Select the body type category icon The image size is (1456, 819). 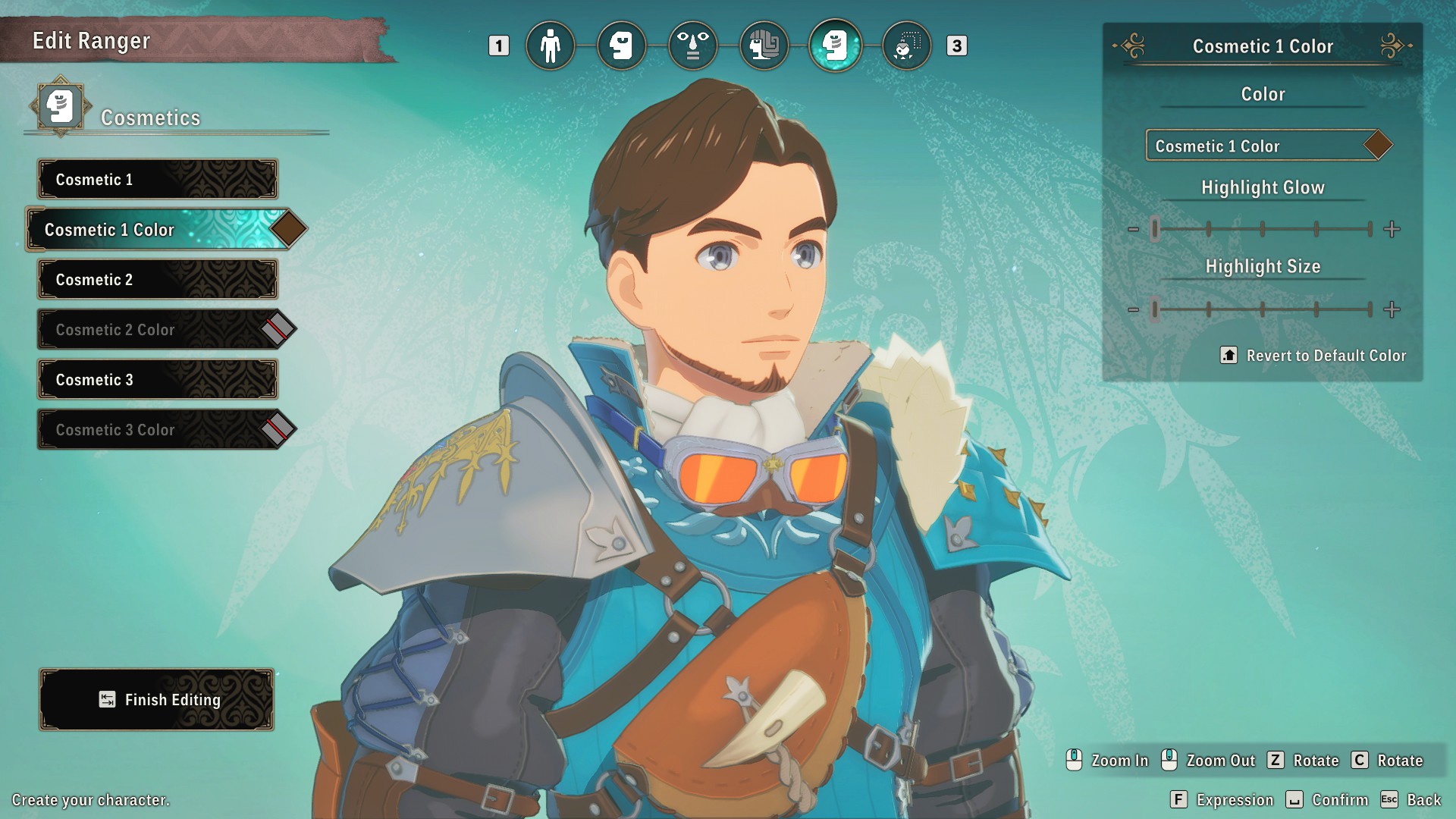click(x=551, y=45)
